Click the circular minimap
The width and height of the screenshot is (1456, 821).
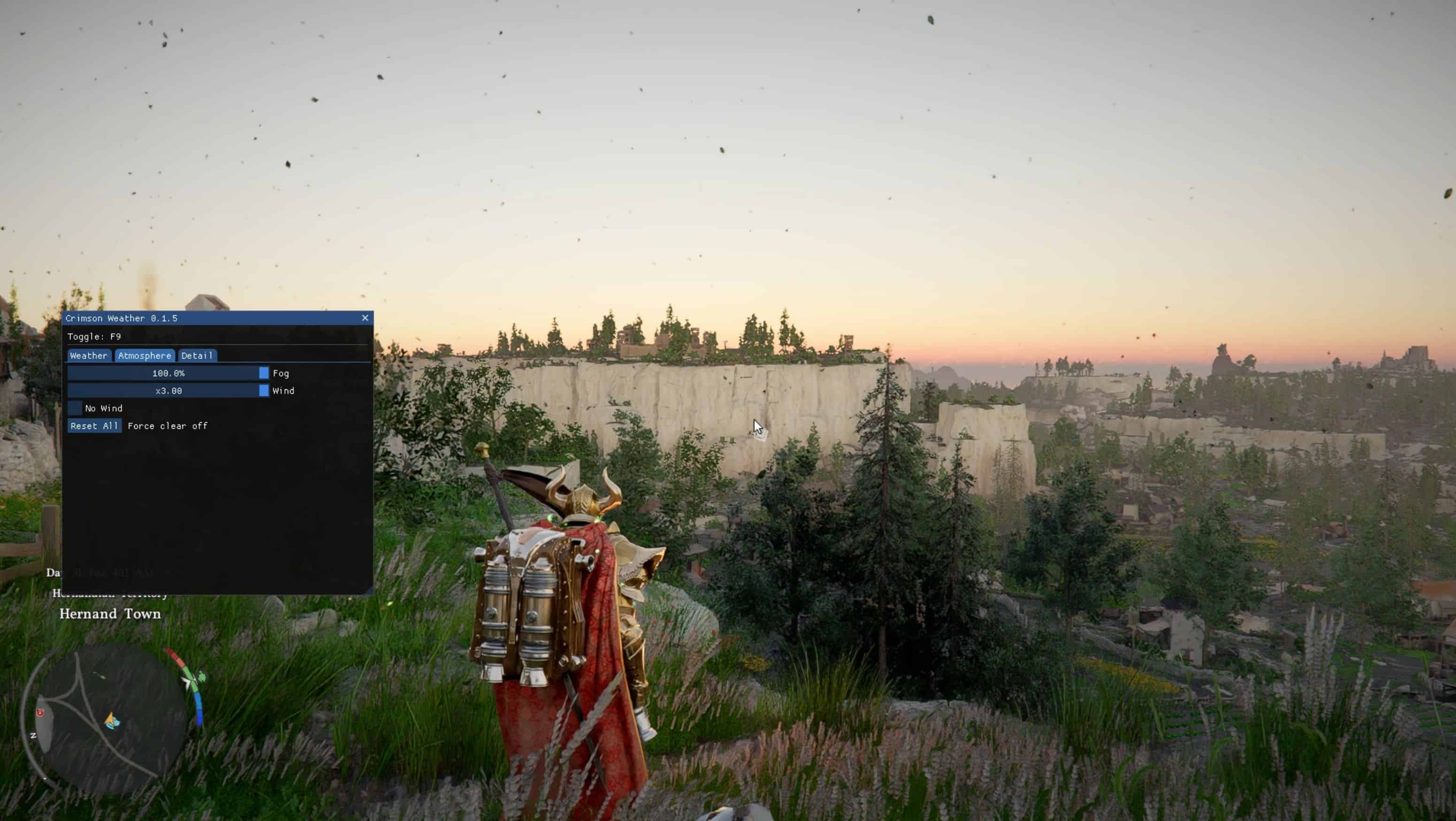point(105,718)
